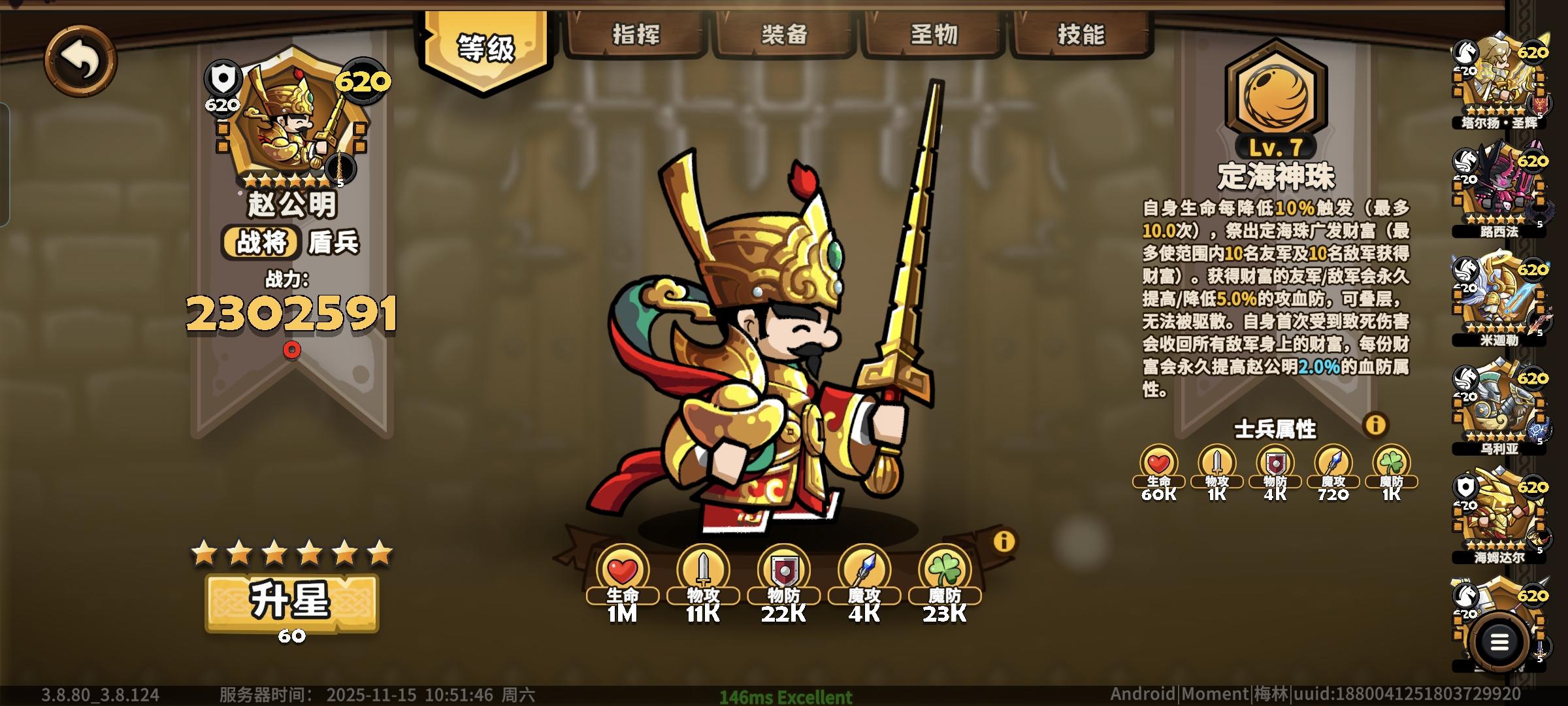The width and height of the screenshot is (1568, 706).
Task: Tap the back arrow to exit hero screen
Action: 82,60
